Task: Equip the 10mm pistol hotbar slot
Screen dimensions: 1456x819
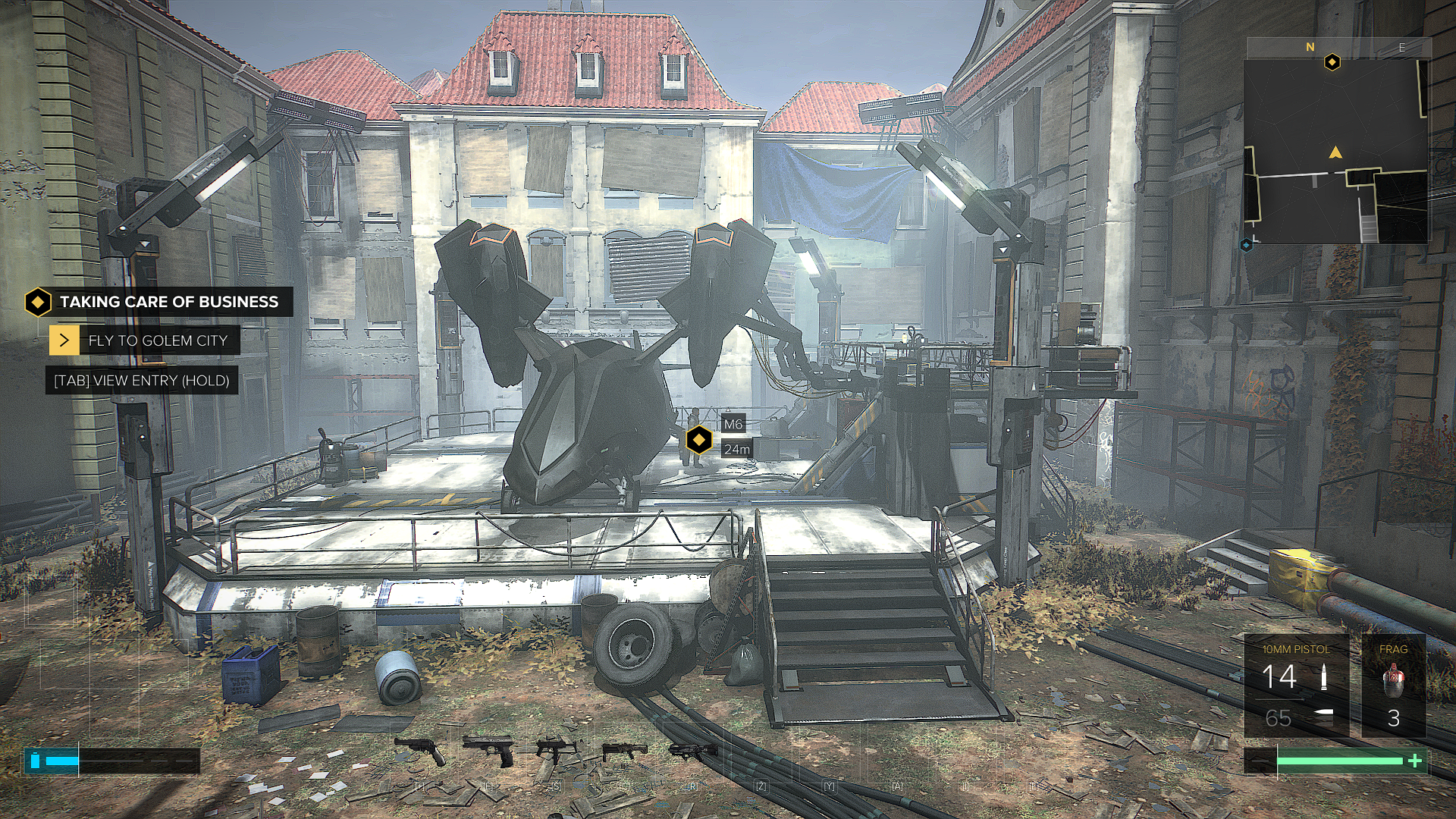Action: (x=488, y=751)
